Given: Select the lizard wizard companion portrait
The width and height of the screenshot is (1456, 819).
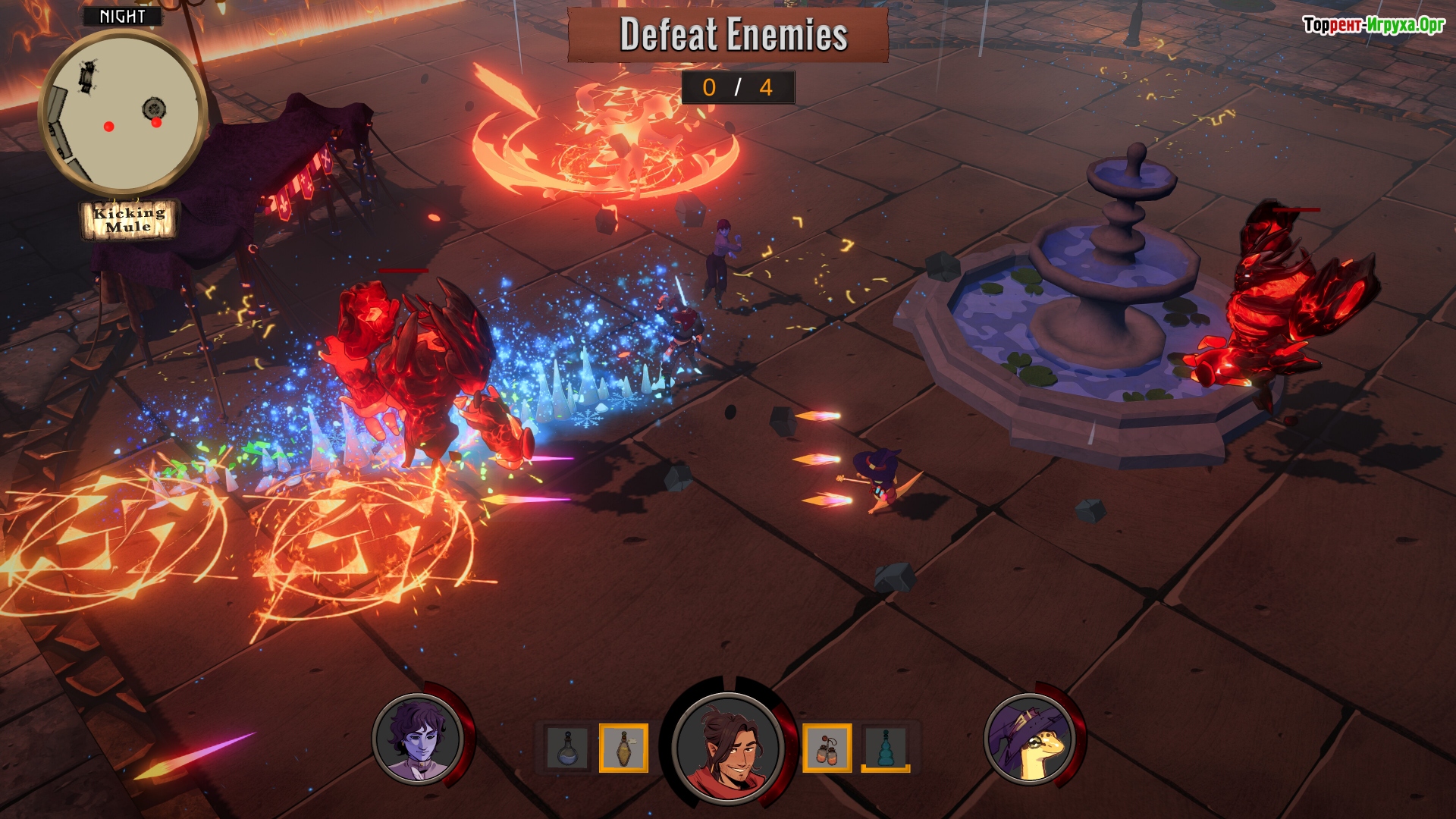Looking at the screenshot, I should tap(1031, 739).
